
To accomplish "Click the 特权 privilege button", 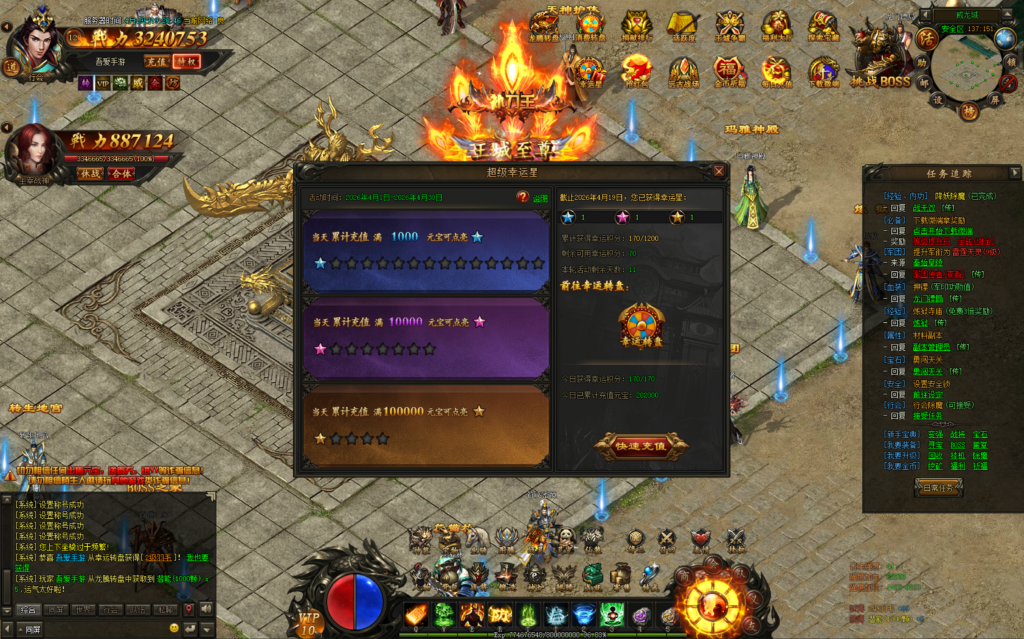I will [186, 61].
